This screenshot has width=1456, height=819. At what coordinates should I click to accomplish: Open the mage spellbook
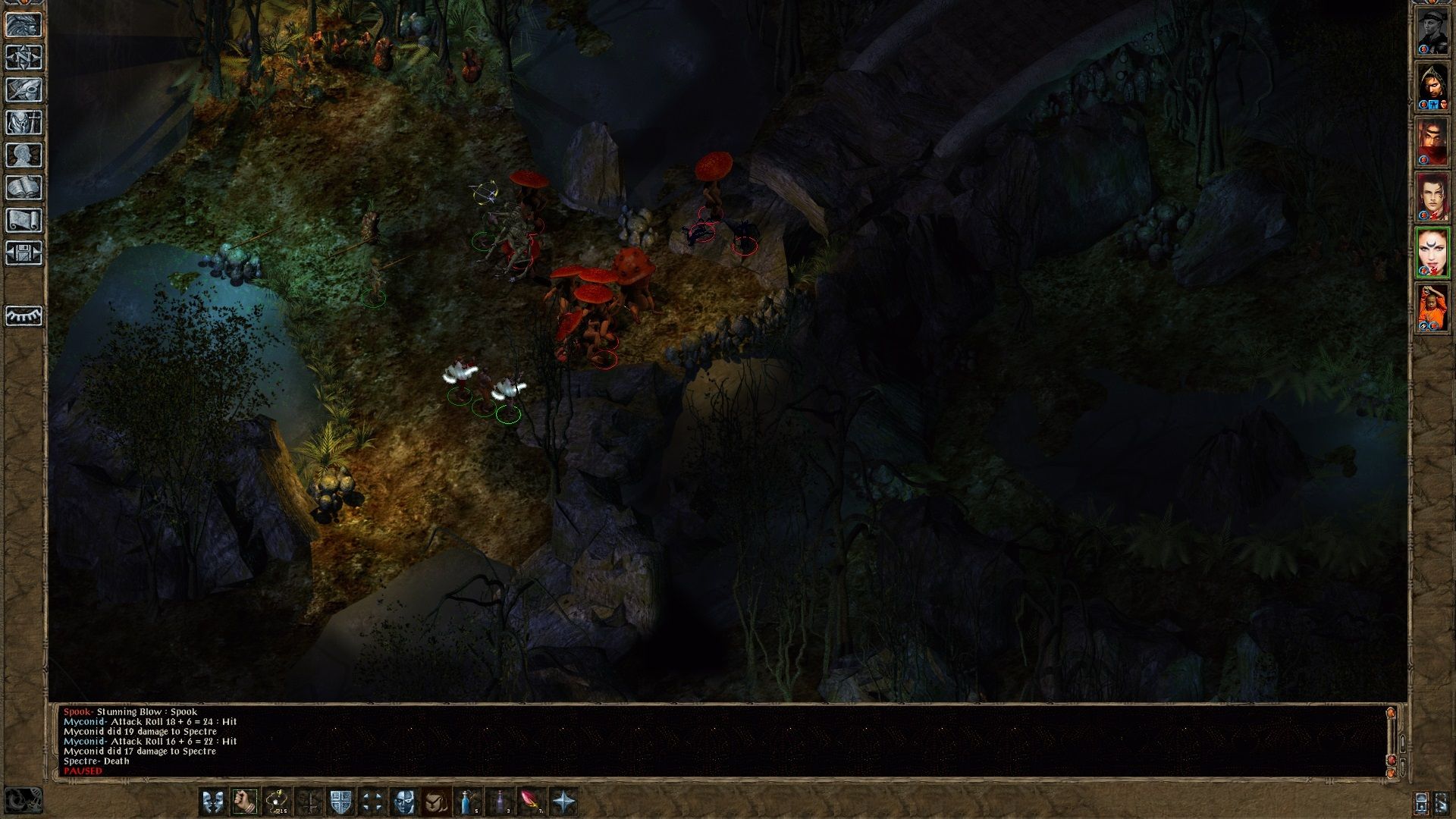pos(24,185)
